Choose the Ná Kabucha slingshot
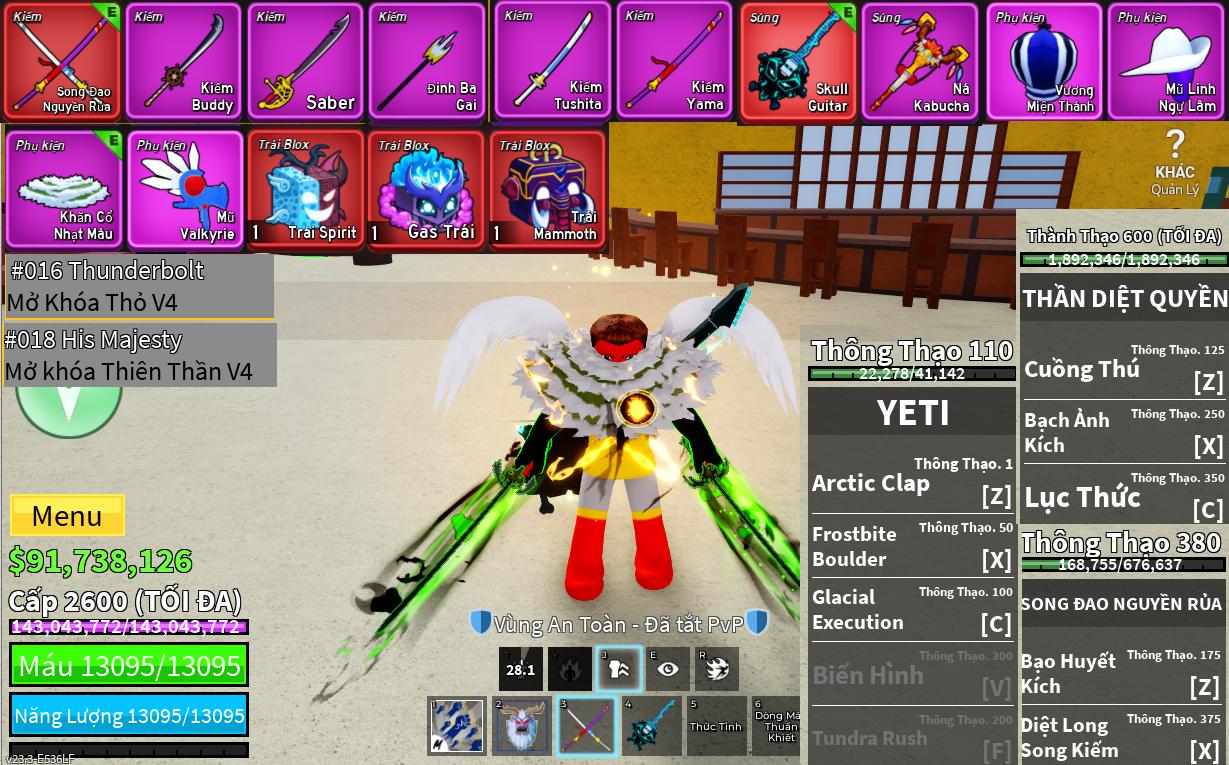Viewport: 1229px width, 765px height. [920, 62]
